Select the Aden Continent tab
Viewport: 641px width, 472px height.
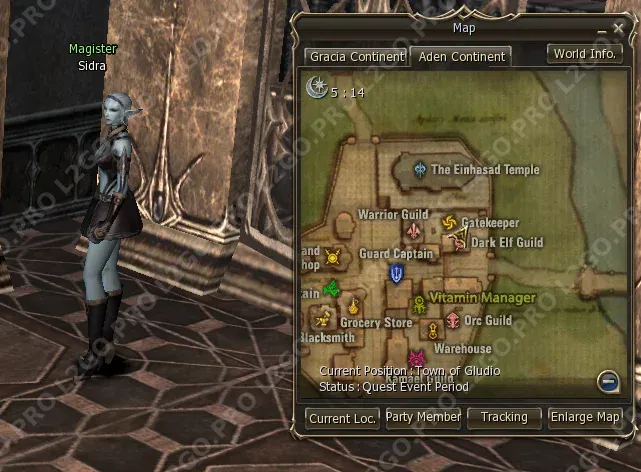pos(462,57)
